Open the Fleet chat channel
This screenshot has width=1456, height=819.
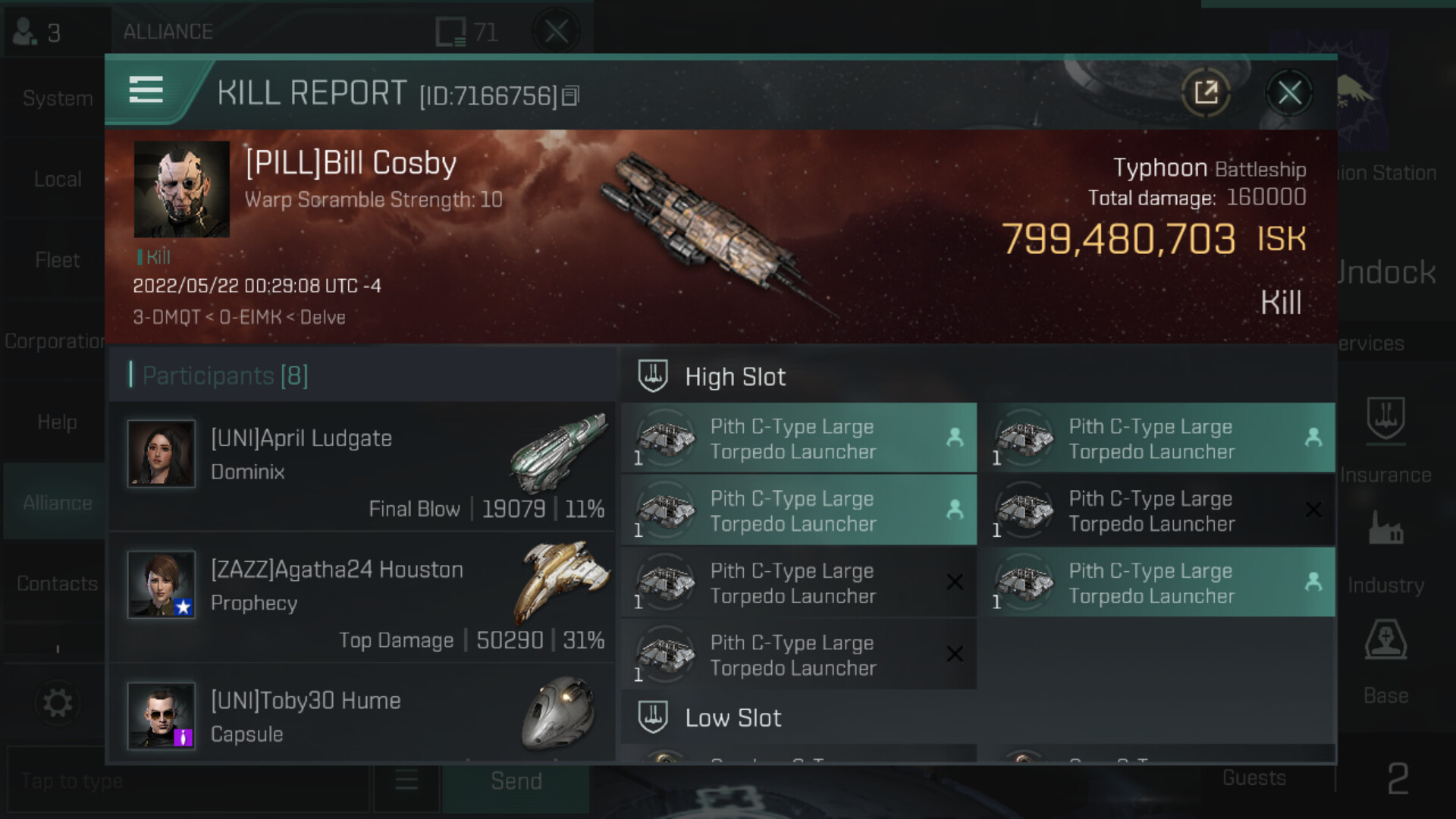(x=58, y=261)
